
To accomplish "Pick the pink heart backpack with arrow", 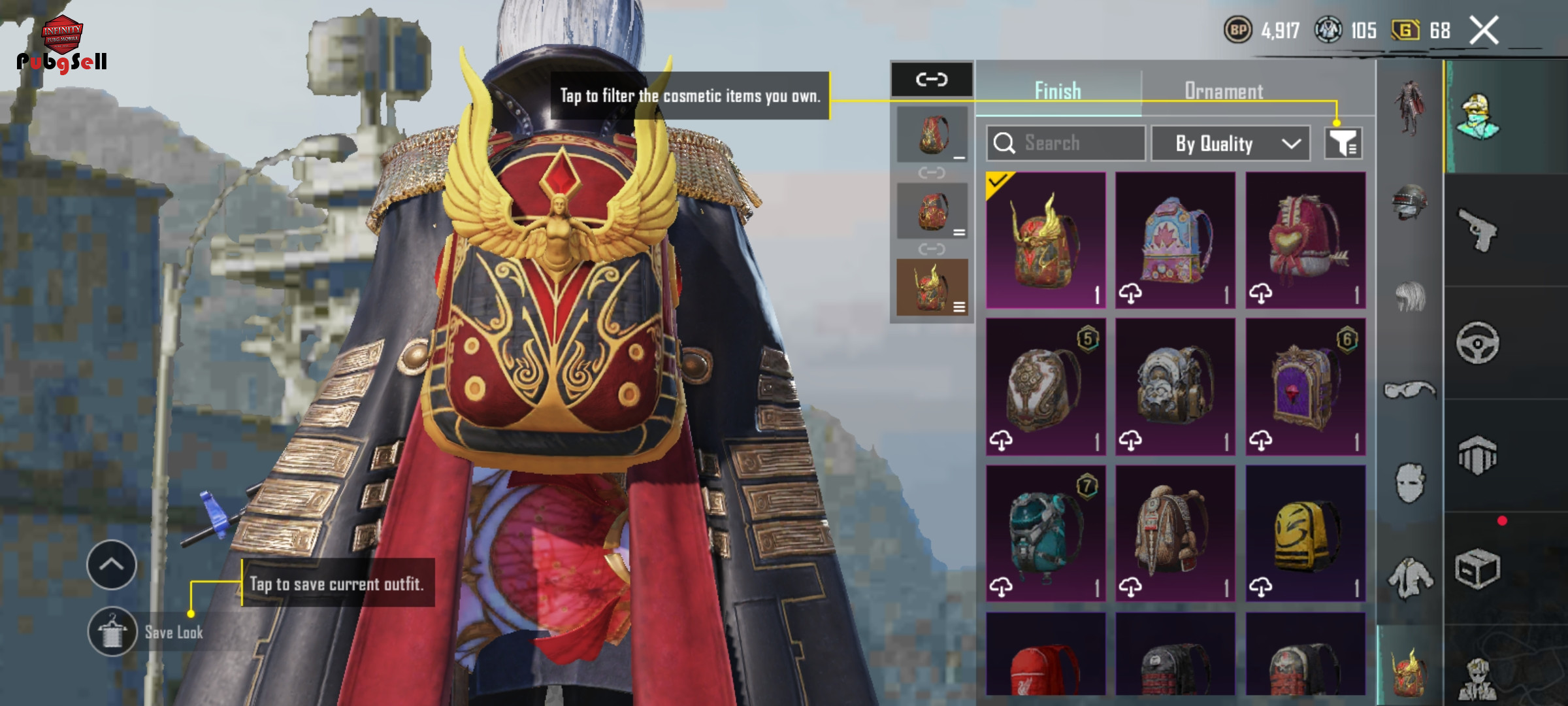I will pyautogui.click(x=1305, y=240).
